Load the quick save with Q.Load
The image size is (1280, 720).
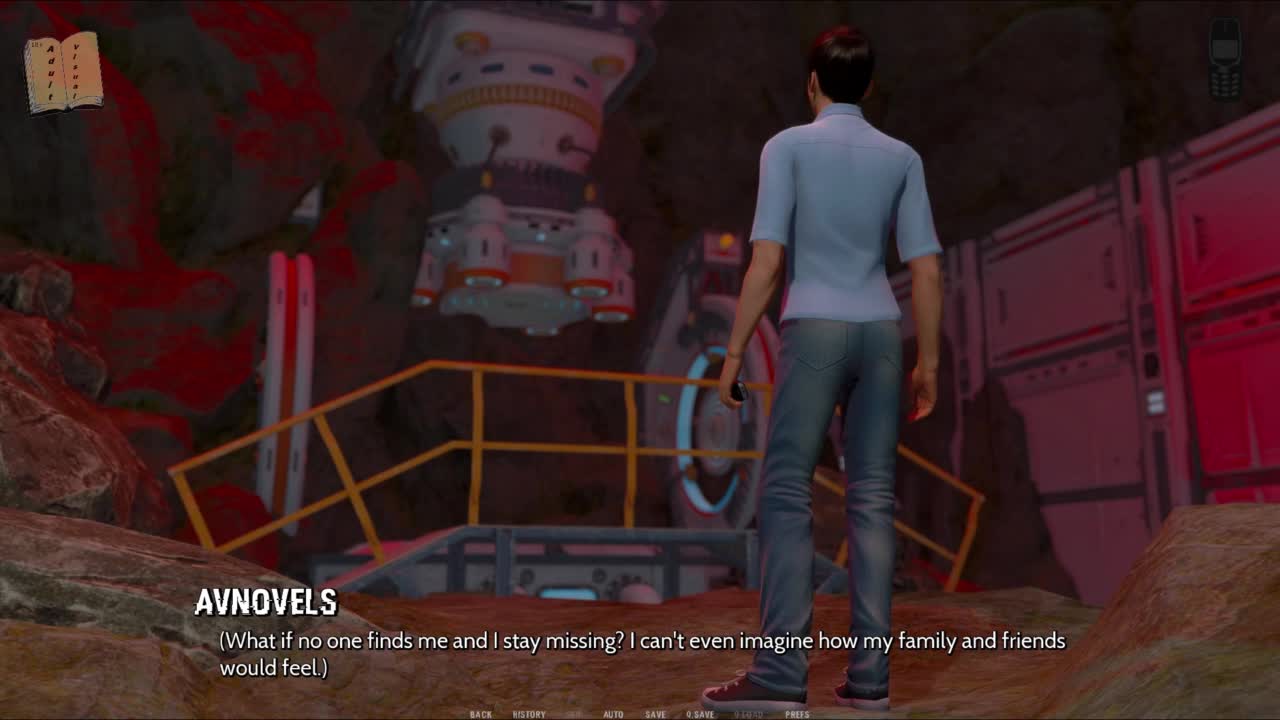(749, 714)
